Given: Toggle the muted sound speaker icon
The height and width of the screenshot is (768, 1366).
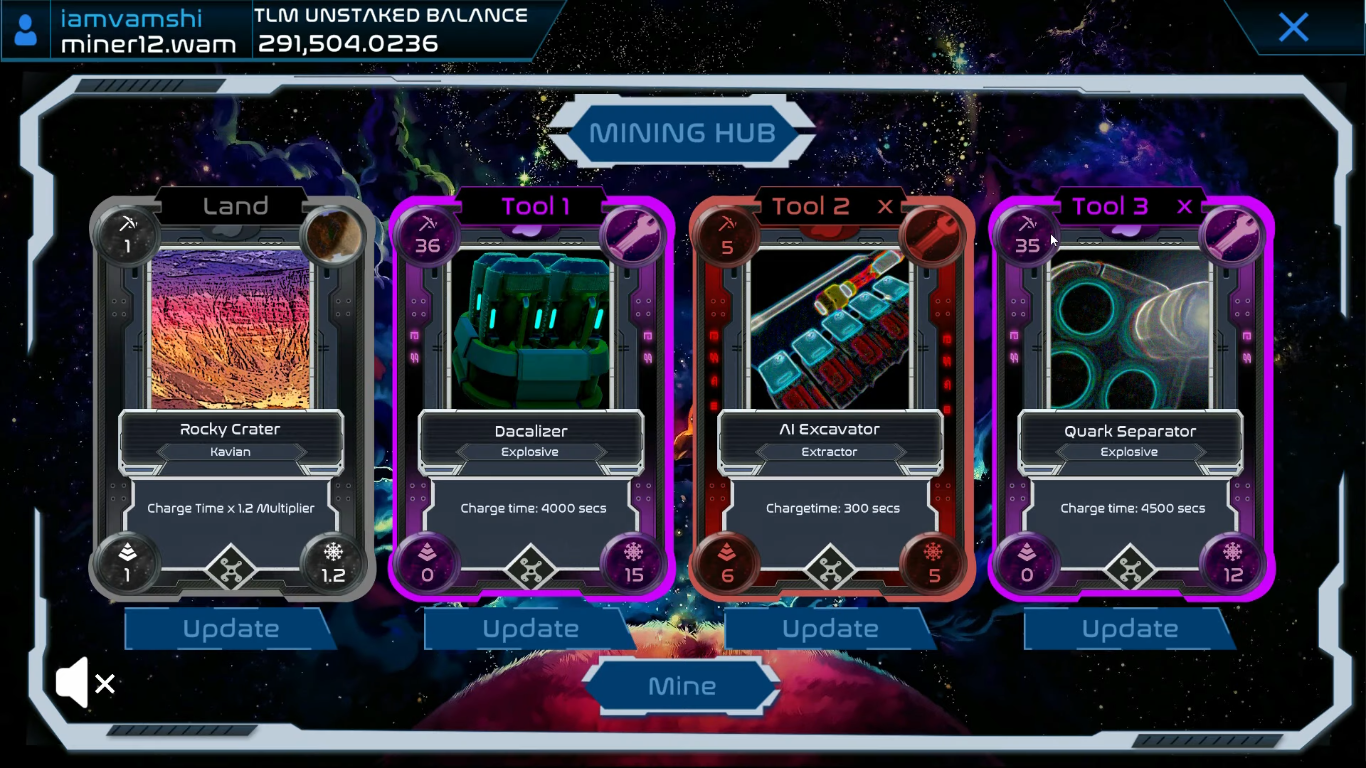Looking at the screenshot, I should (85, 683).
